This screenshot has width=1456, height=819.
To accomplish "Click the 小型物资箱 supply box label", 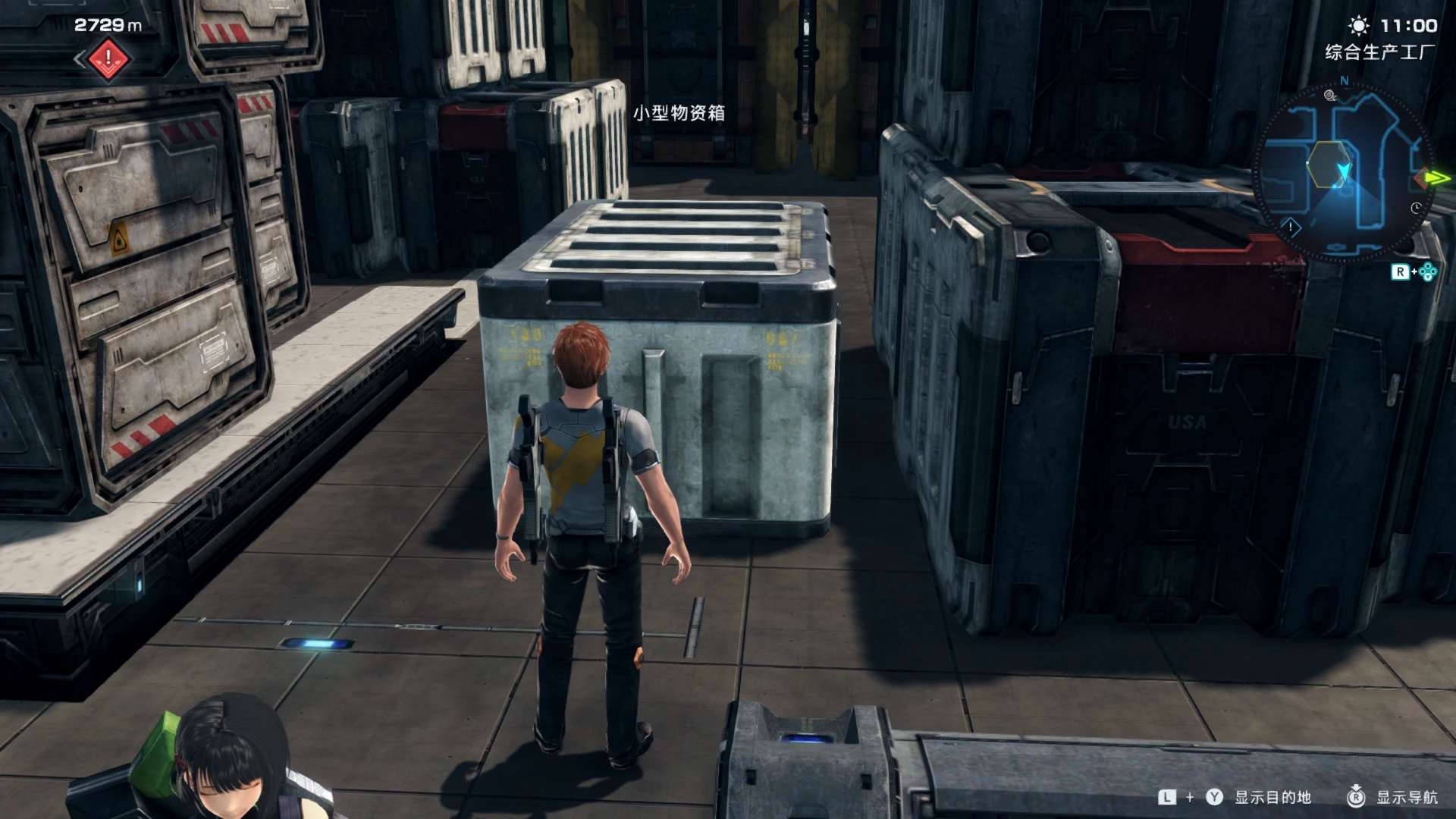I will 680,114.
